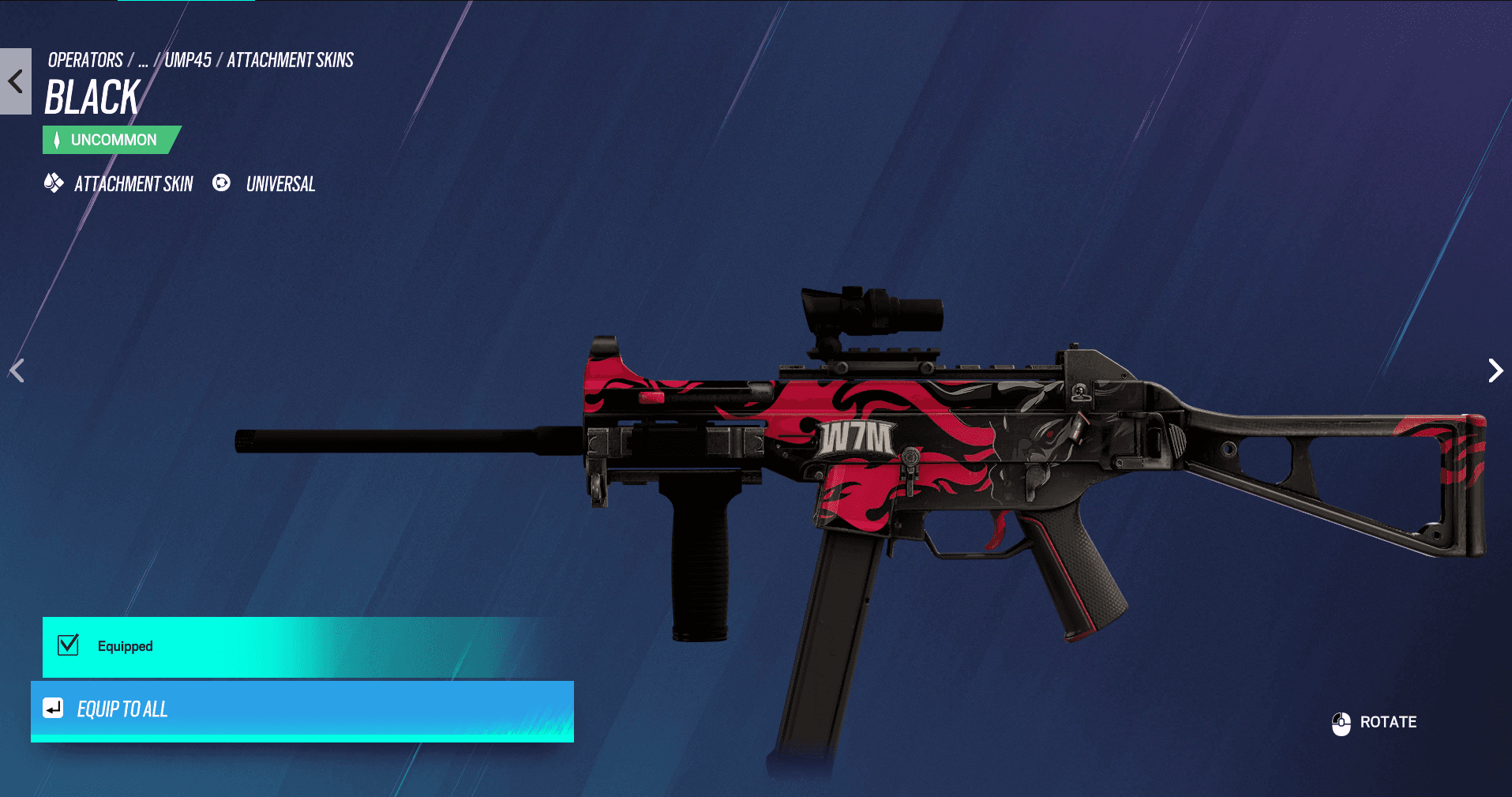The width and height of the screenshot is (1512, 797).
Task: Select UMP45 in the breadcrumb path
Action: coord(189,59)
